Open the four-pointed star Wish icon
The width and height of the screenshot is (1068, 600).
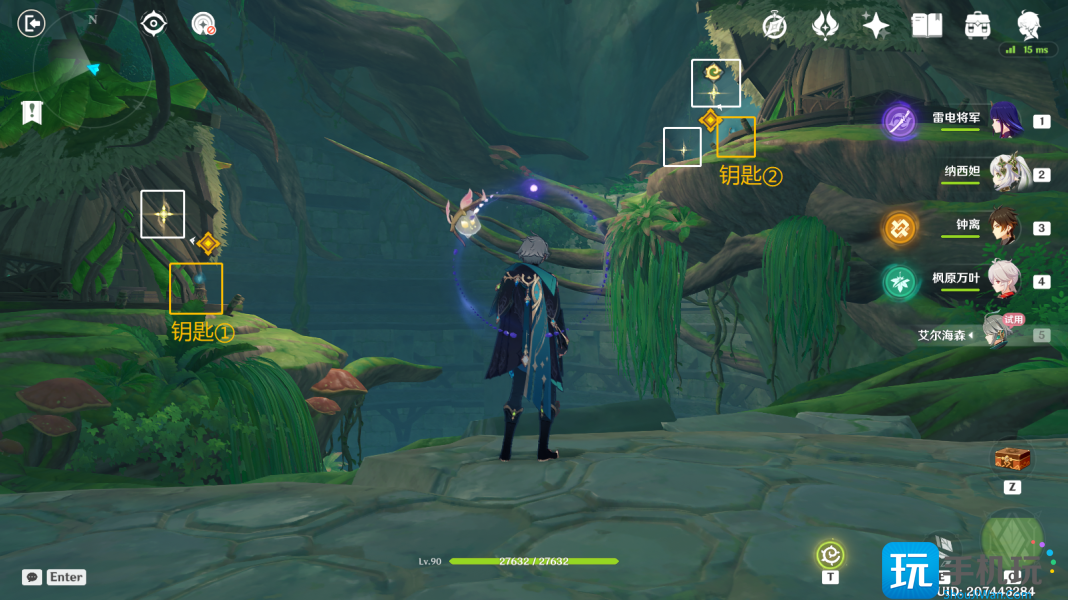coord(876,26)
